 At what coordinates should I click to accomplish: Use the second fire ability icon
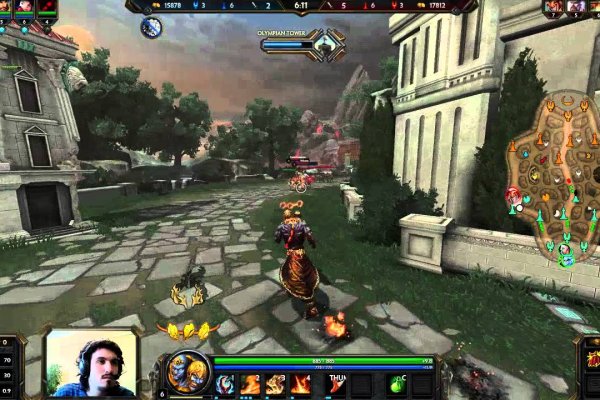251,383
